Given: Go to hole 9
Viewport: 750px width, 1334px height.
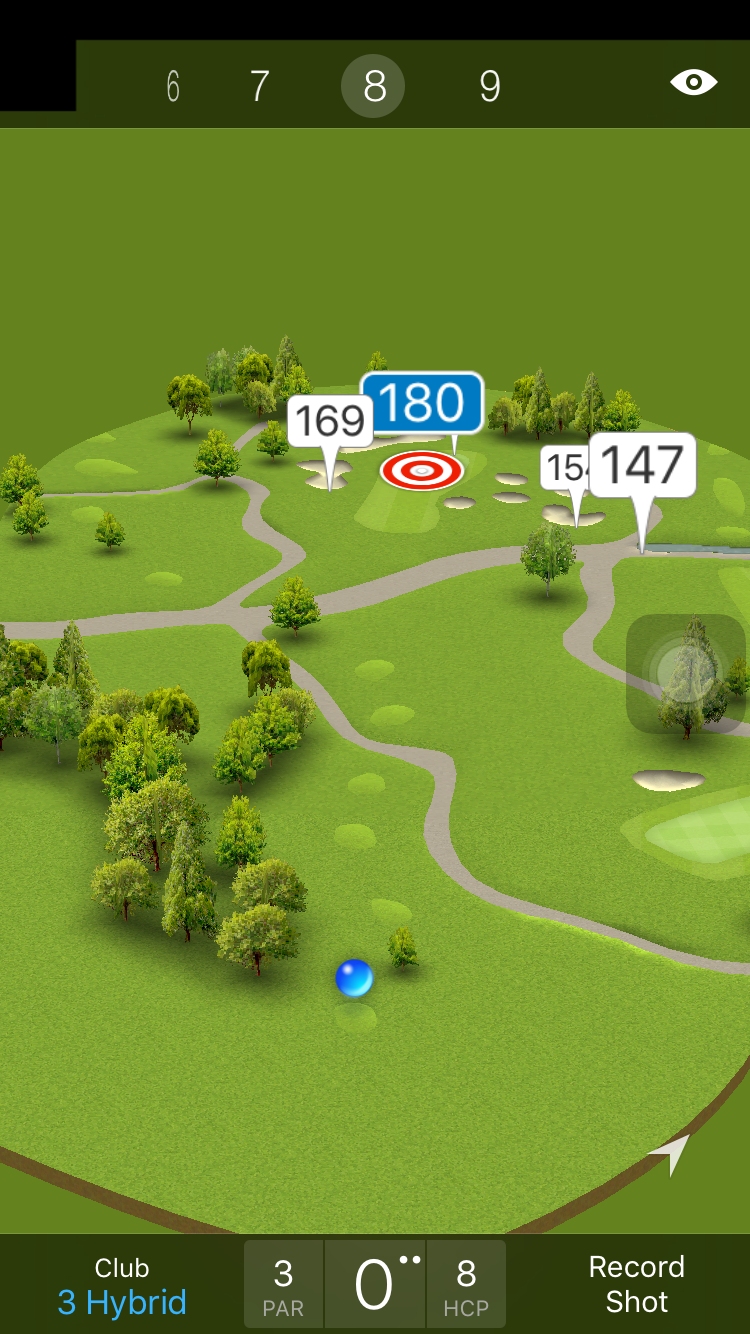Looking at the screenshot, I should pos(489,87).
